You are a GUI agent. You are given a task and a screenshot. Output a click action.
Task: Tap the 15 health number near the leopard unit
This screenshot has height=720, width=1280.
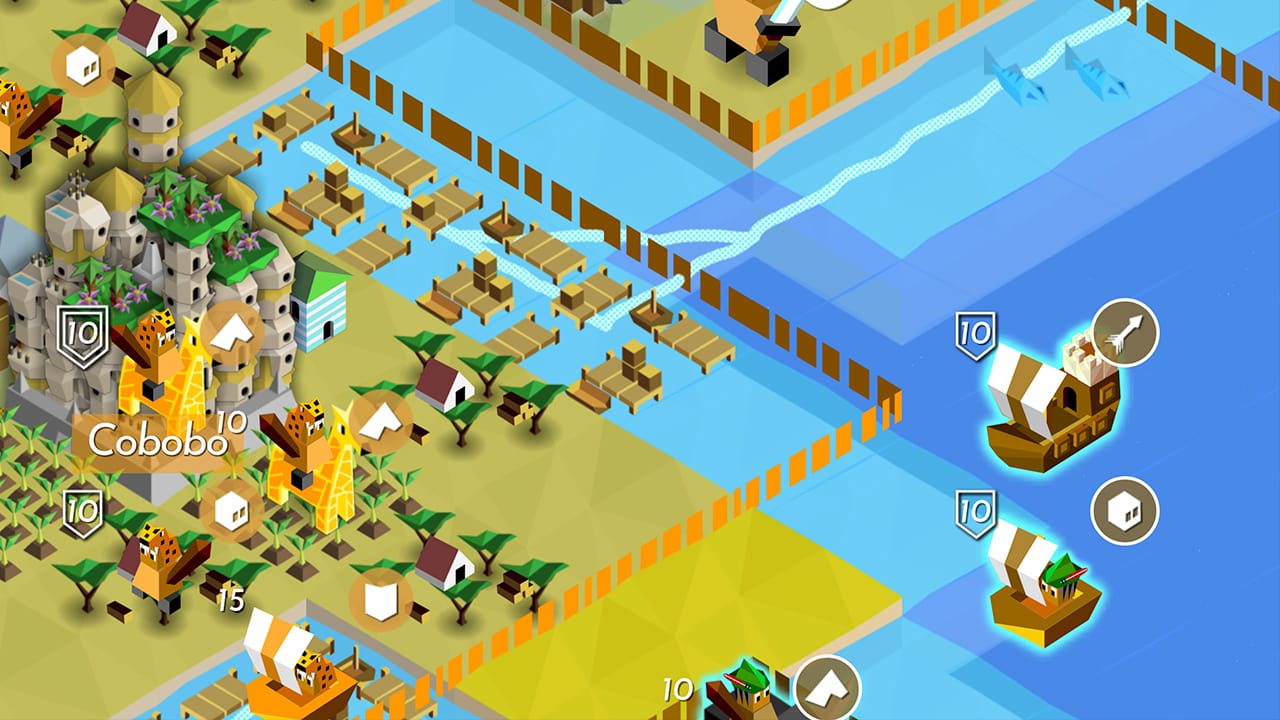point(231,601)
